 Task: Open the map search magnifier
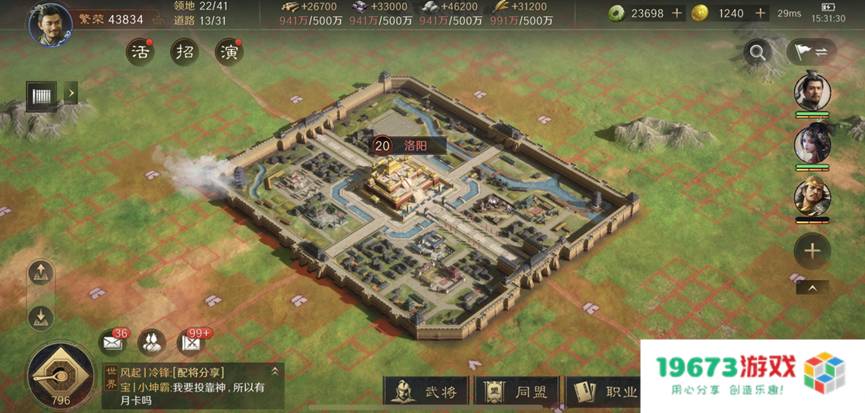759,53
